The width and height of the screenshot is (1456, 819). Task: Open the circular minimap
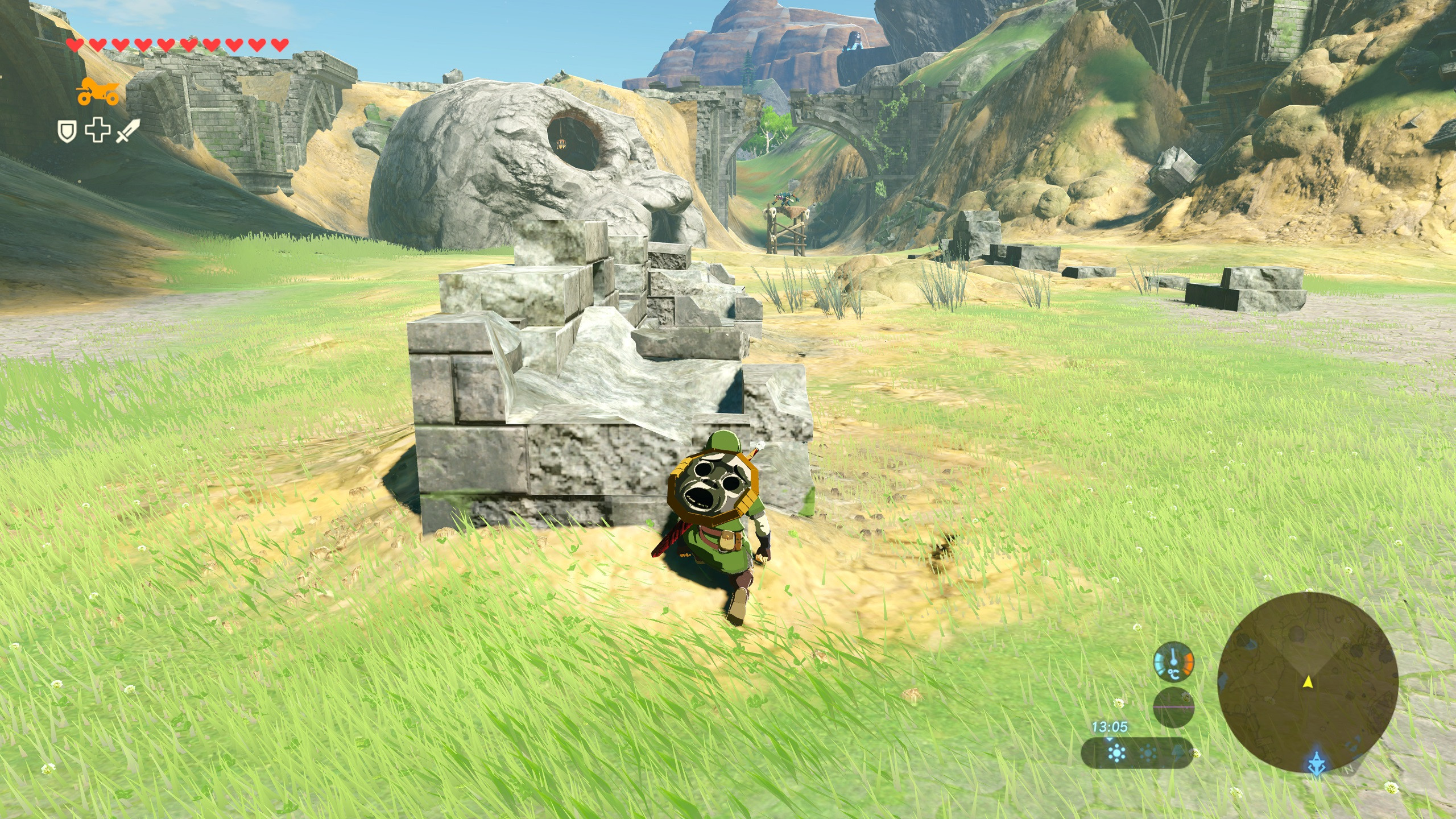(1308, 682)
